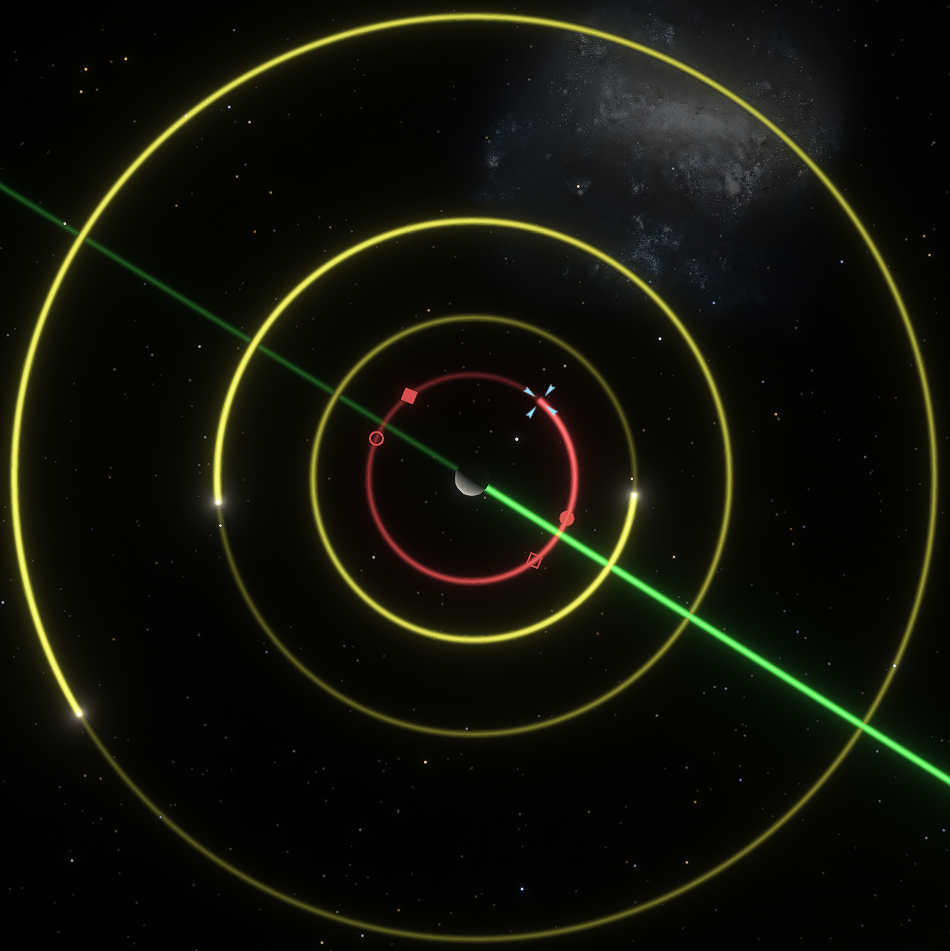Click the hollow red circle orbit marker
950x951 pixels.
pyautogui.click(x=377, y=438)
